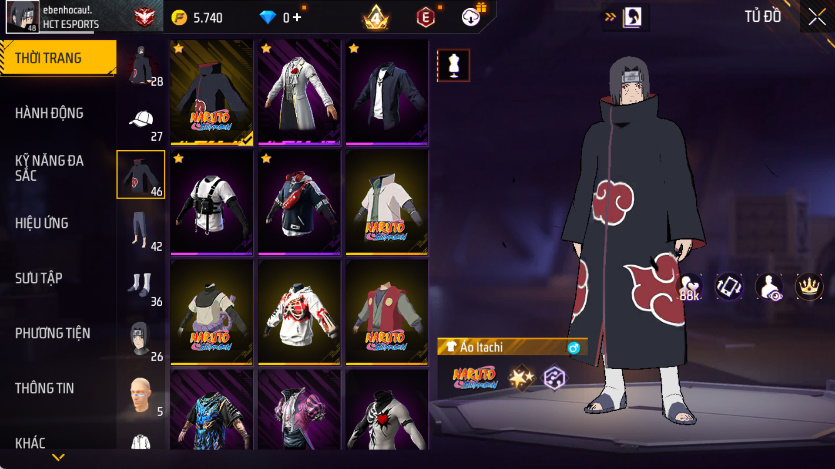
Task: Show the PHƯƠNG TIỆN category
Action: (57, 333)
